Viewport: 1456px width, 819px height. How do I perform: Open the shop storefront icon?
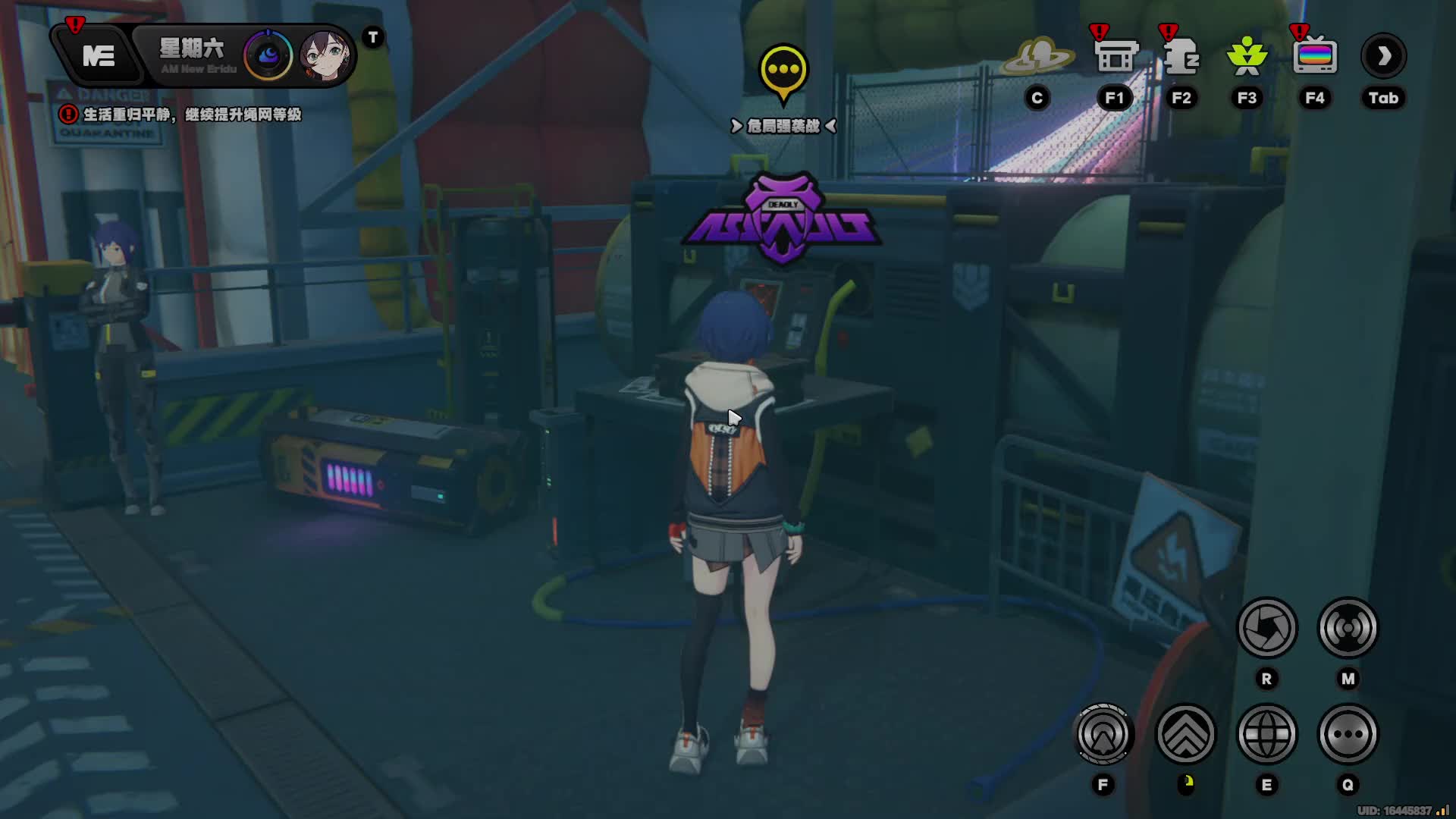coord(1116,56)
